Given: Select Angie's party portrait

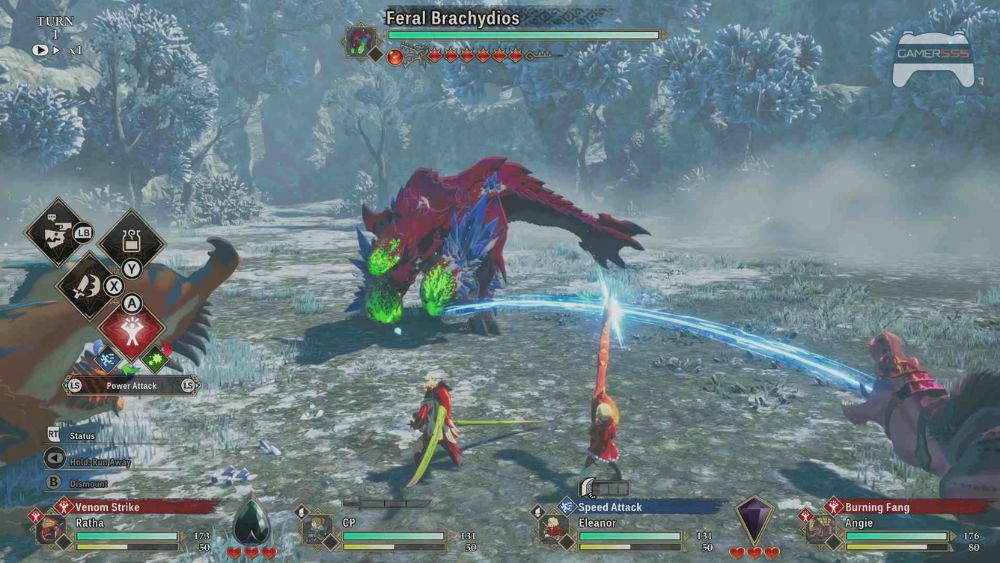Looking at the screenshot, I should pyautogui.click(x=821, y=529).
